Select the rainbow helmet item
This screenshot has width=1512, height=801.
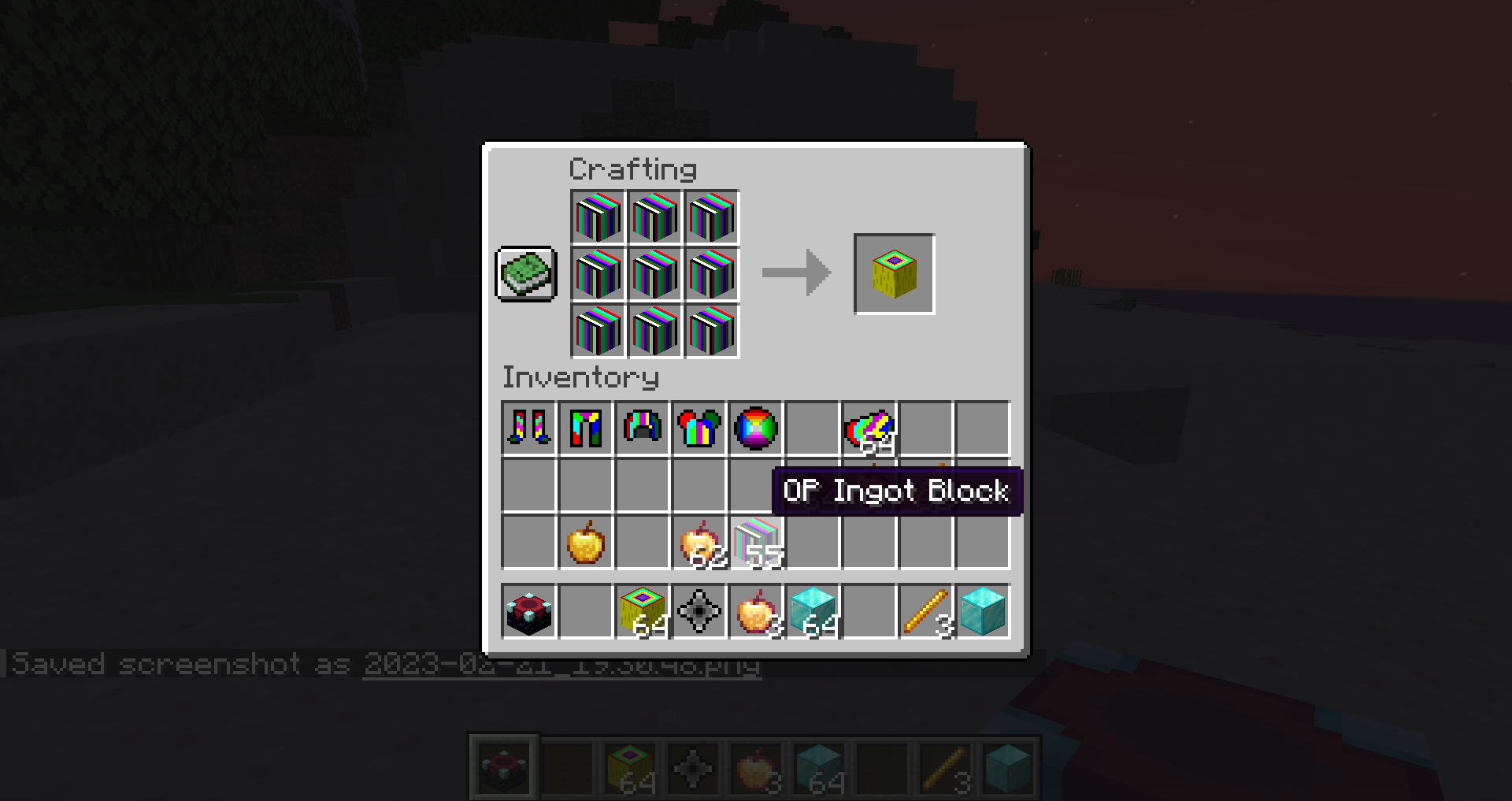point(642,428)
